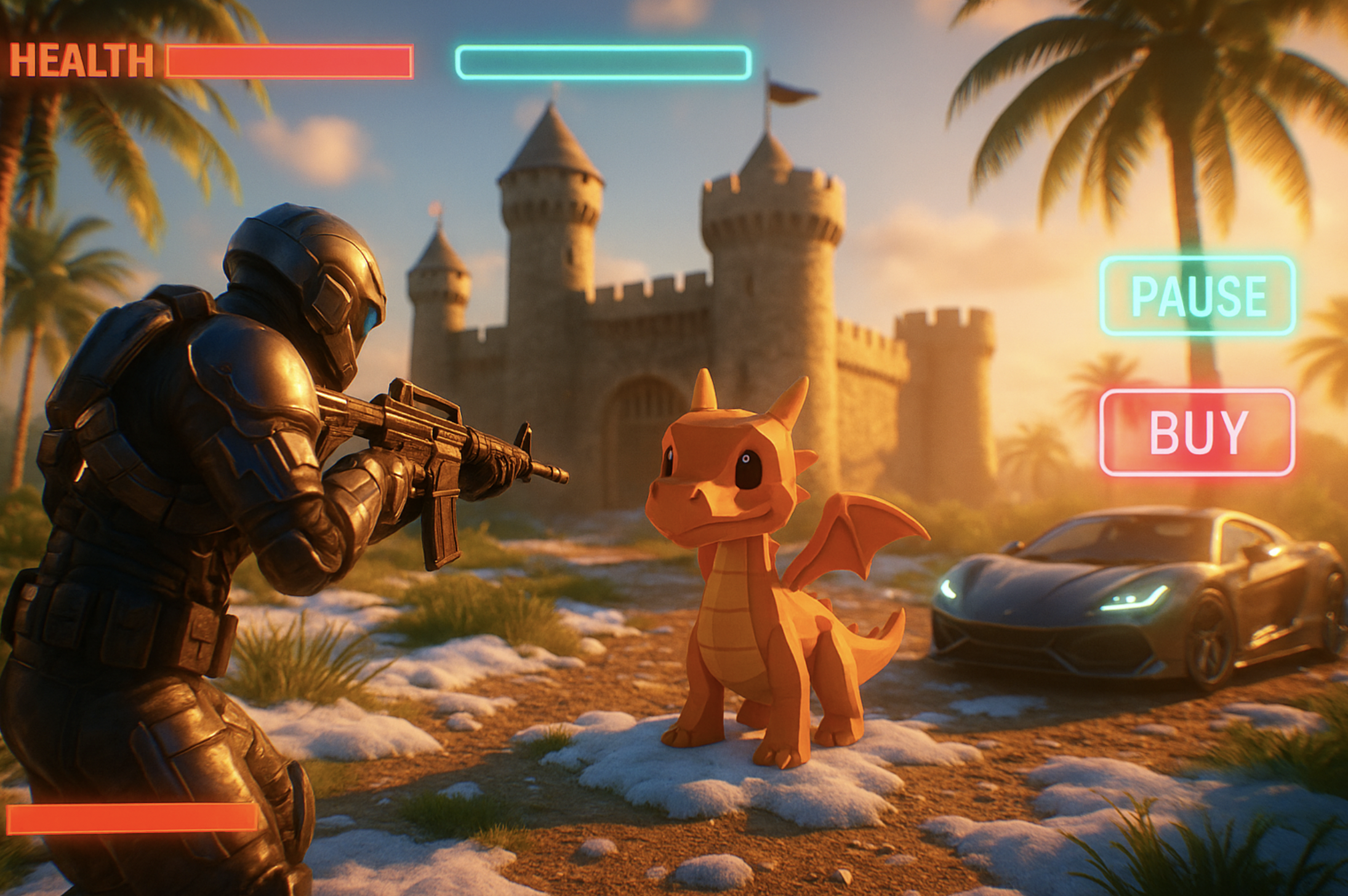Select the red BUY button
This screenshot has height=896, width=1348.
click(x=1197, y=433)
